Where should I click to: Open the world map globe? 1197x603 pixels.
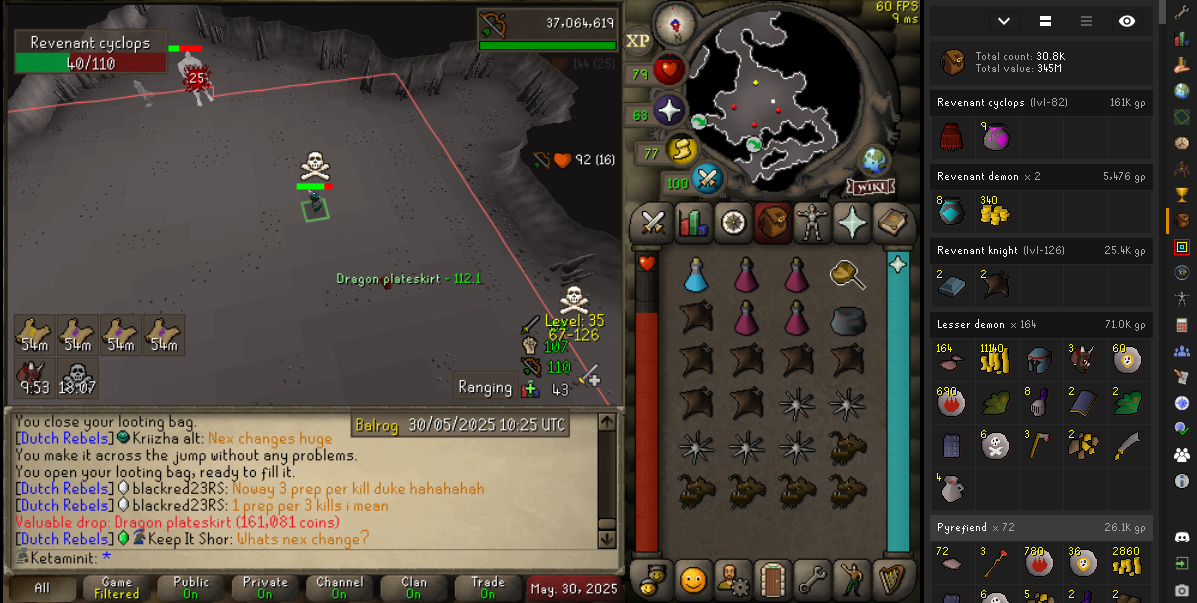[875, 161]
